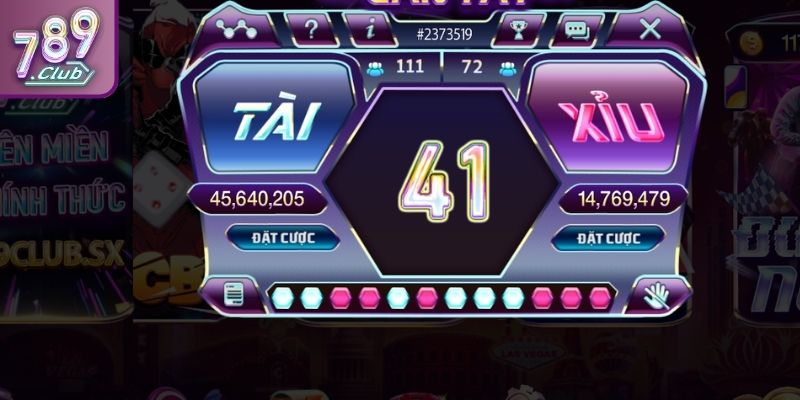Open the bet history list icon
Image resolution: width=800 pixels, height=400 pixels.
coord(234,295)
